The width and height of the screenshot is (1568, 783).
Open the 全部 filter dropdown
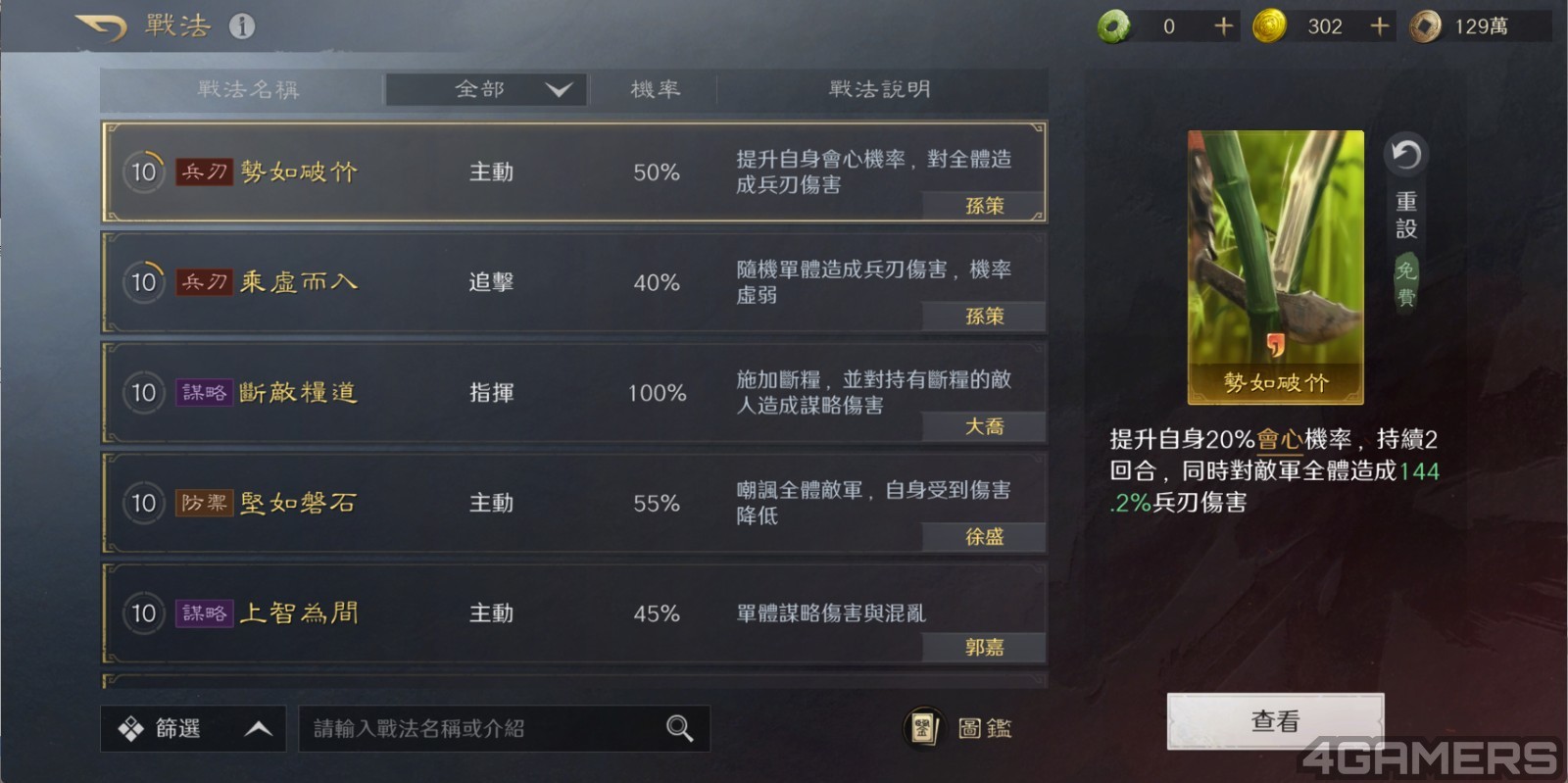tap(485, 88)
